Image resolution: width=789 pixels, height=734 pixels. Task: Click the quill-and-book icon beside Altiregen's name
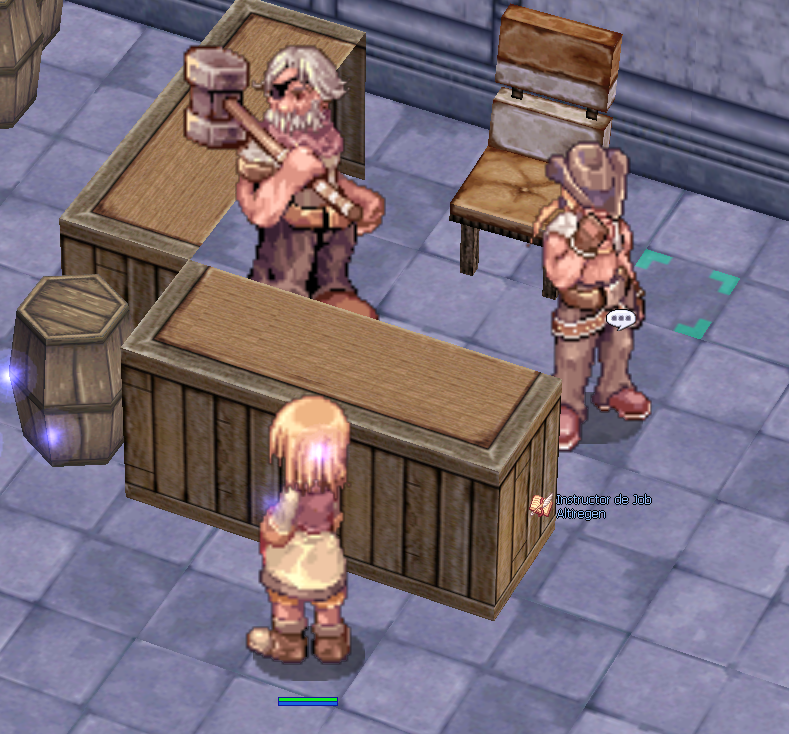(x=541, y=505)
